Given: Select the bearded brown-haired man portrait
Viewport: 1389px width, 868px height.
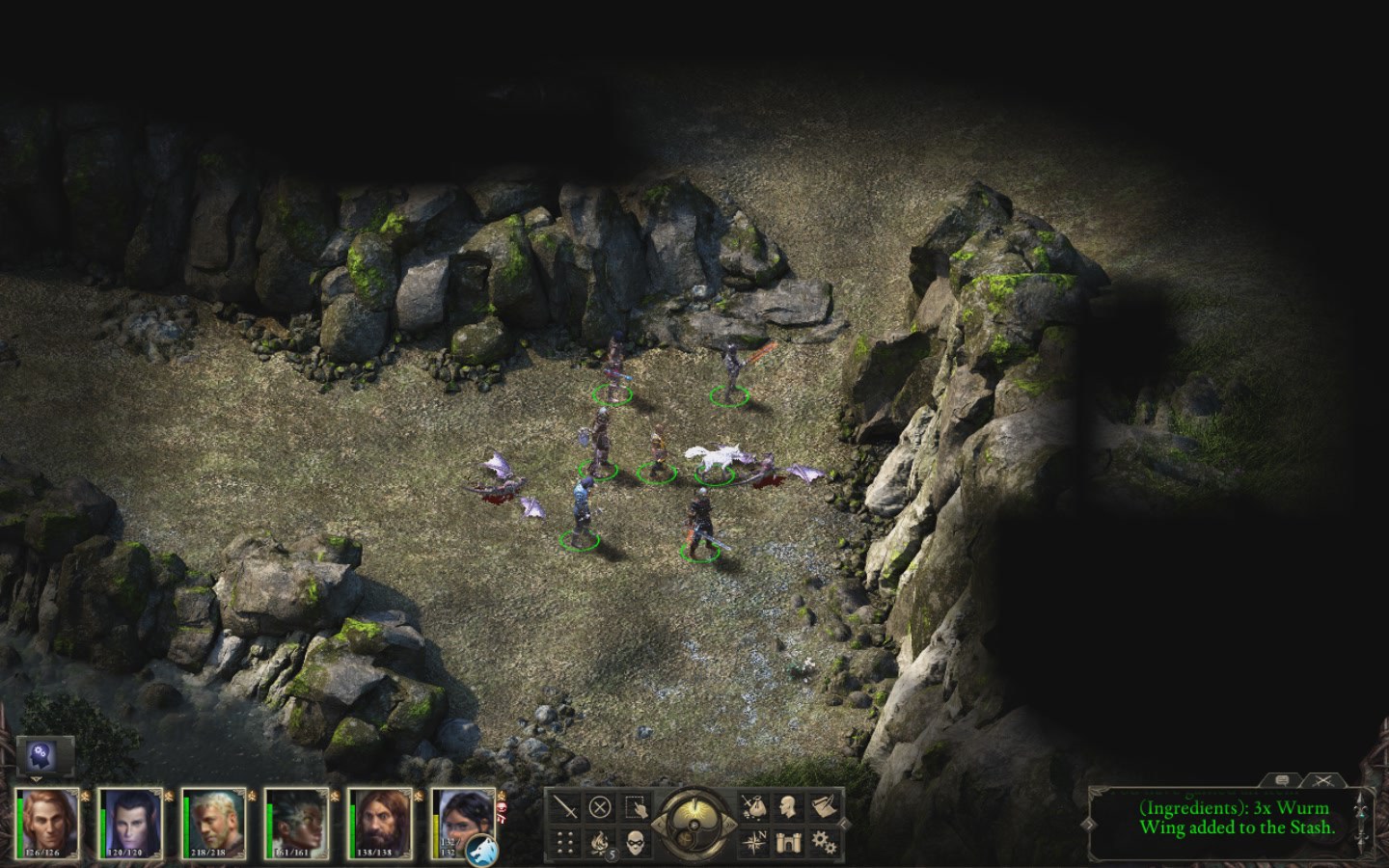Looking at the screenshot, I should click(x=381, y=823).
